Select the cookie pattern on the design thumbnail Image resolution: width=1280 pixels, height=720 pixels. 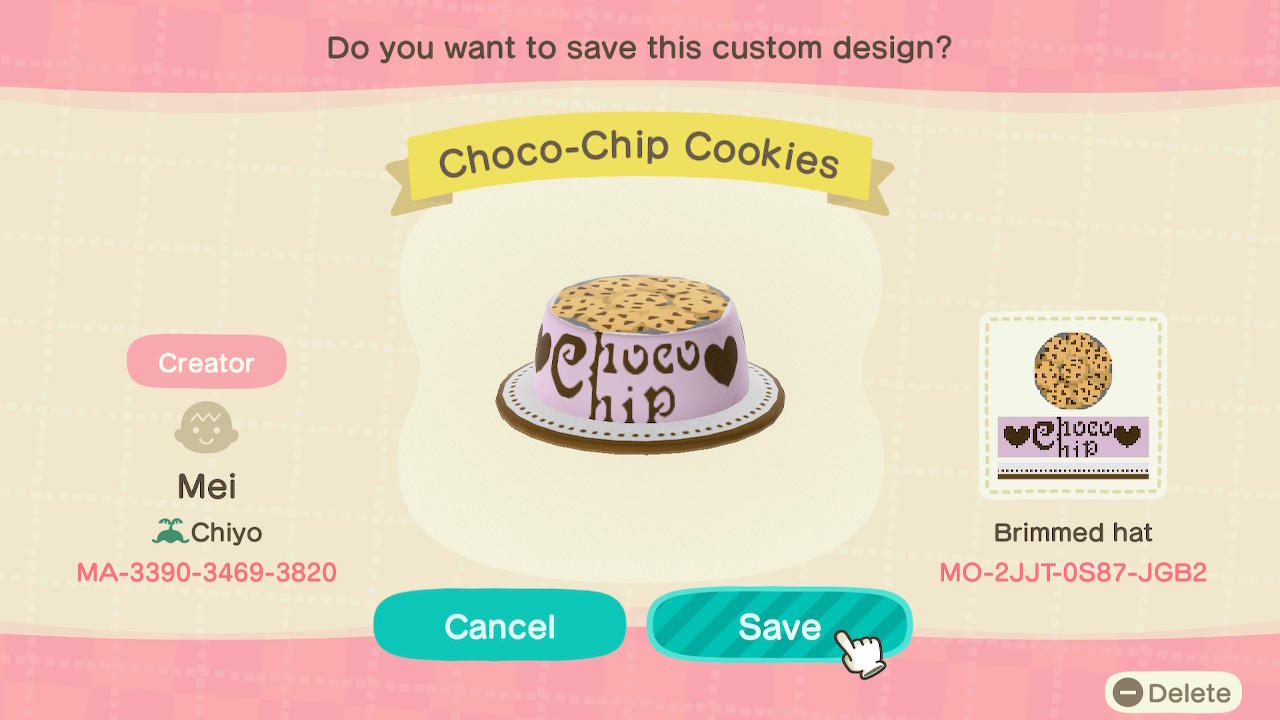(x=1074, y=368)
